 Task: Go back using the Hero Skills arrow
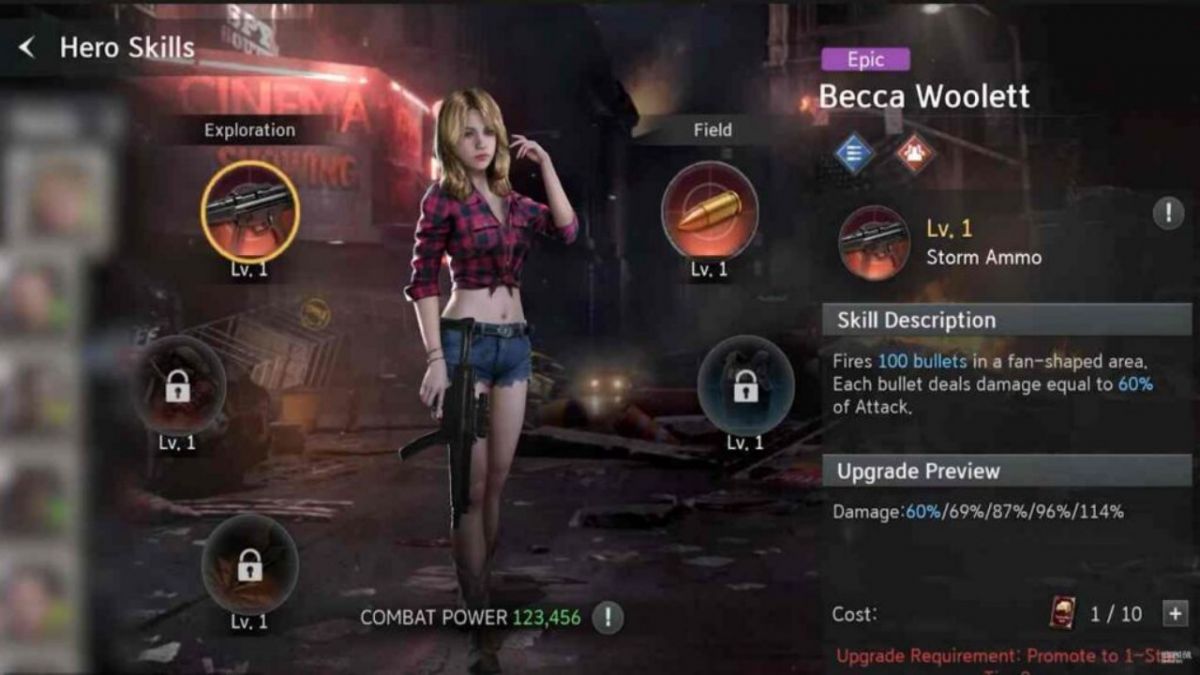click(27, 47)
